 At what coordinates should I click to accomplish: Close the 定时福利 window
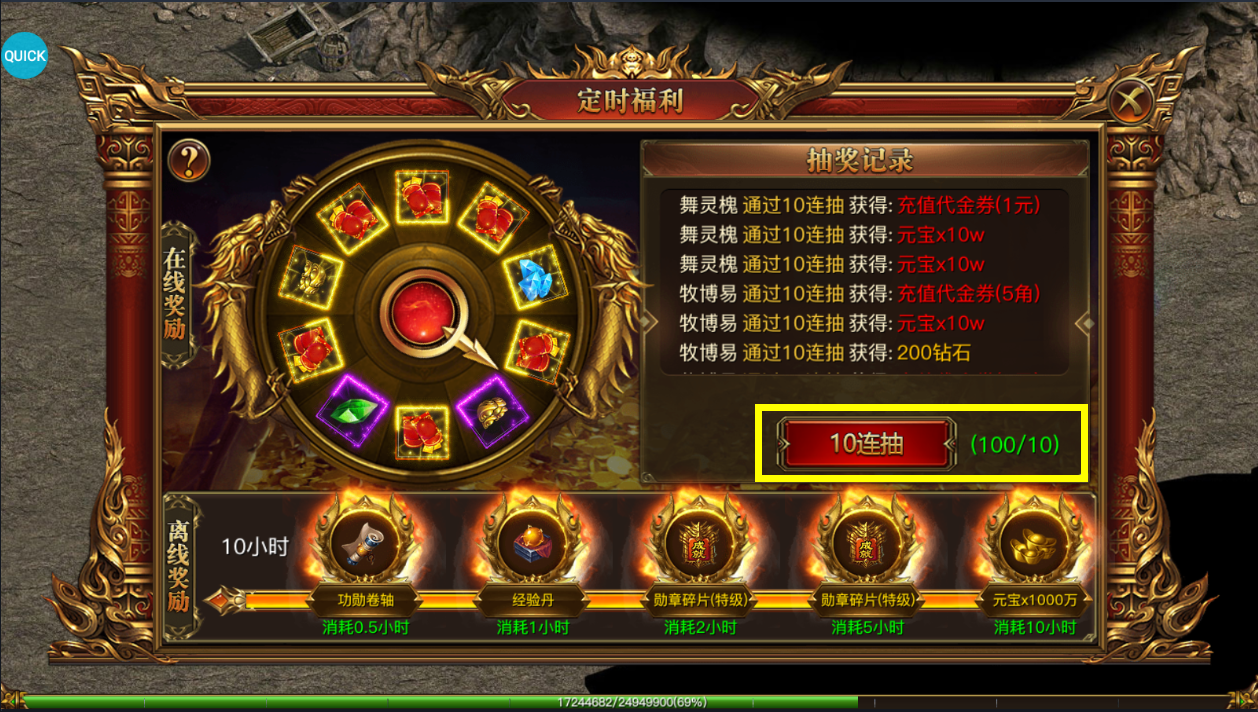(x=1131, y=101)
